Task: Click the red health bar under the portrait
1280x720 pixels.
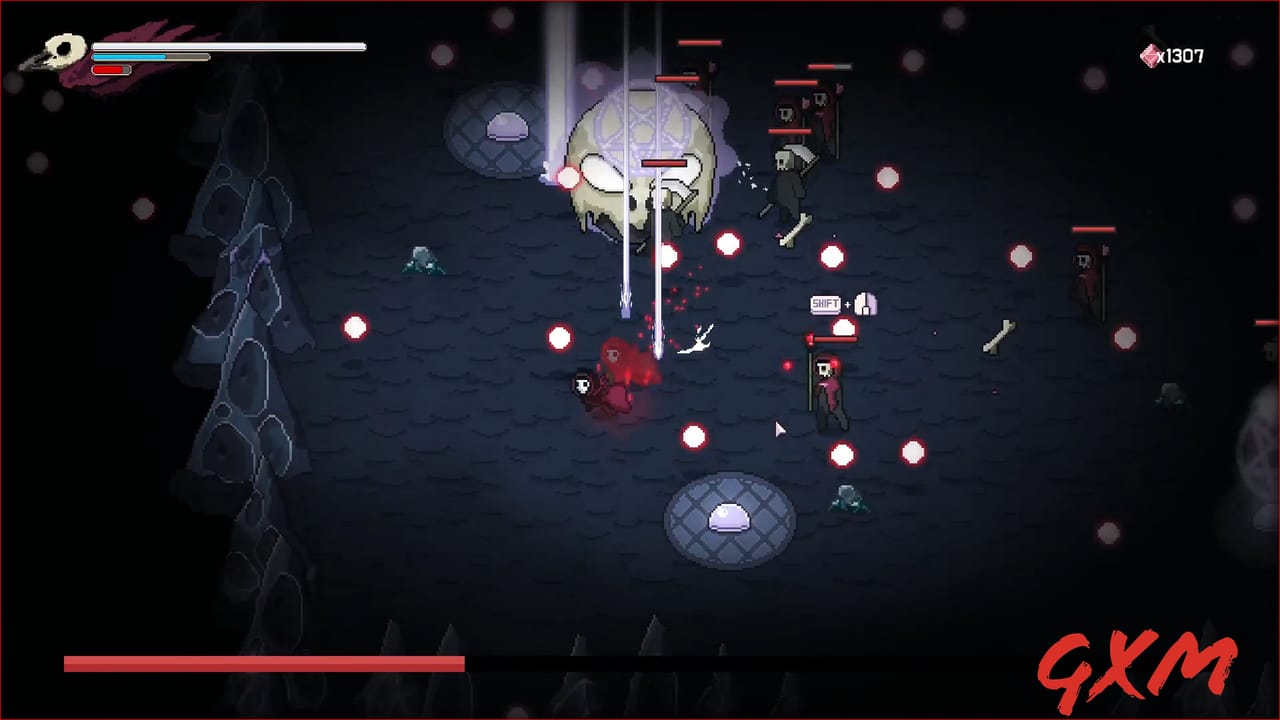Action: 112,70
